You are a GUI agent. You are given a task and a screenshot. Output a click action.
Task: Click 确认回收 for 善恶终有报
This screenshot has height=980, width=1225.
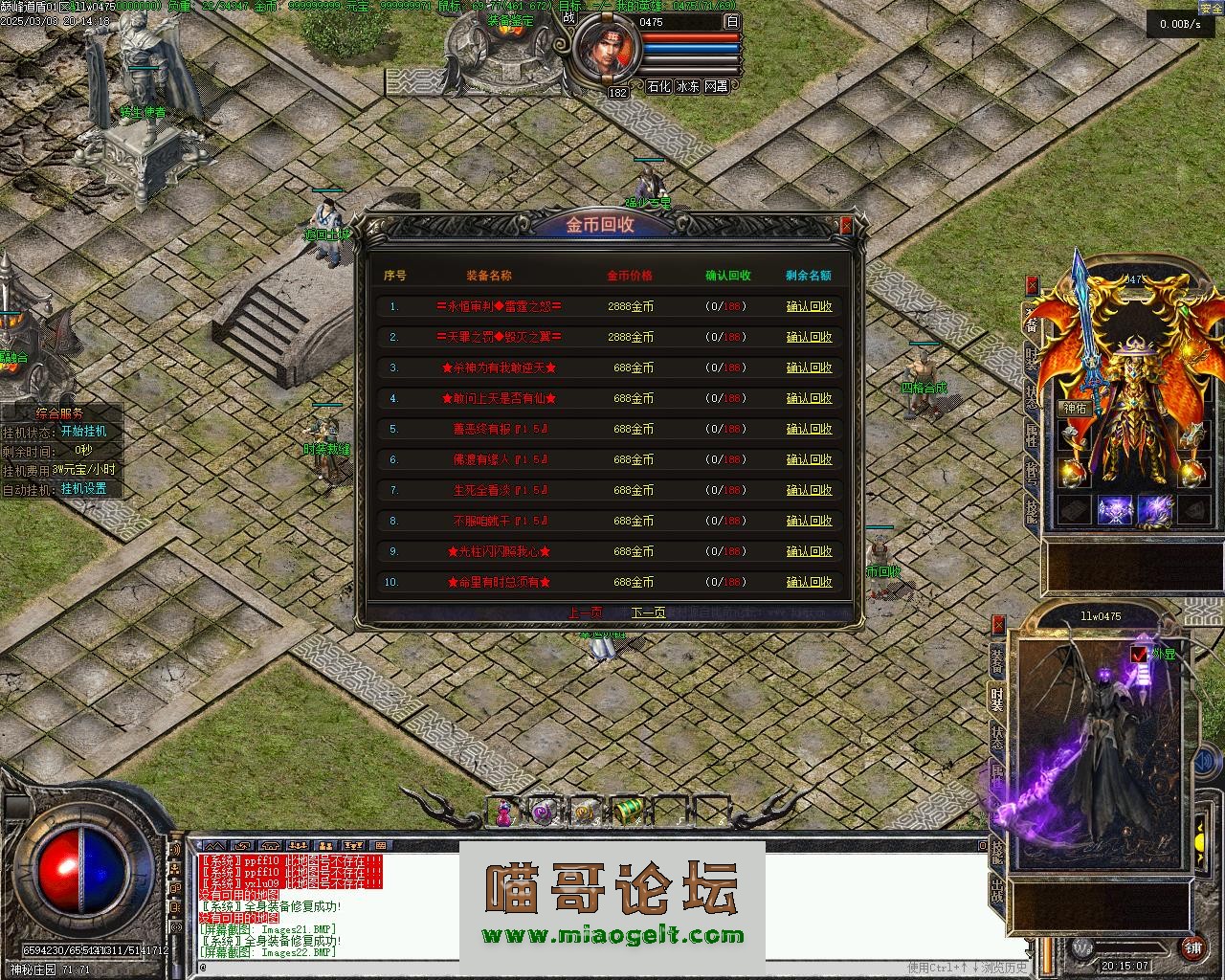point(809,430)
